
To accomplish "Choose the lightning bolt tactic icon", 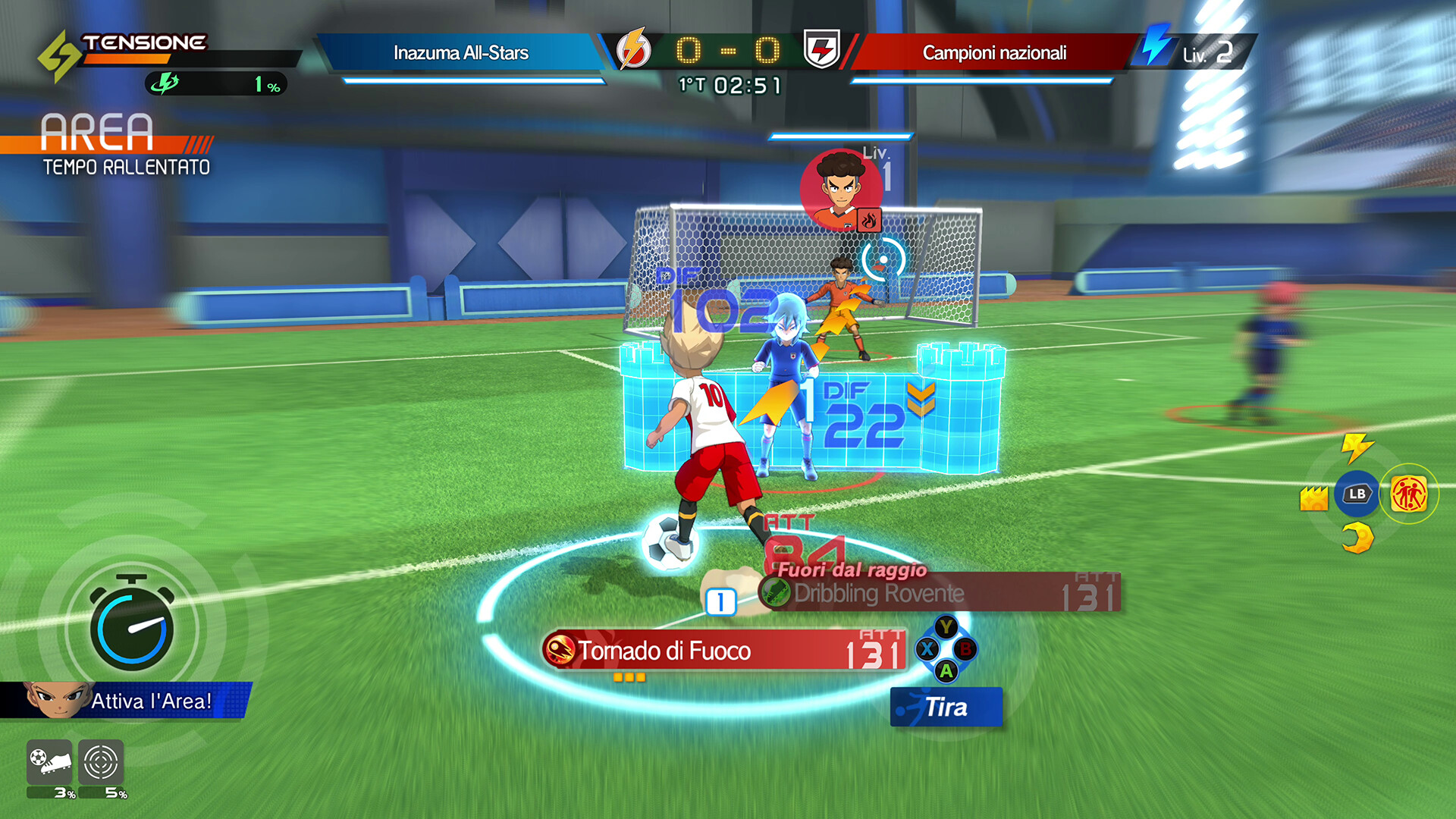I will (1356, 447).
